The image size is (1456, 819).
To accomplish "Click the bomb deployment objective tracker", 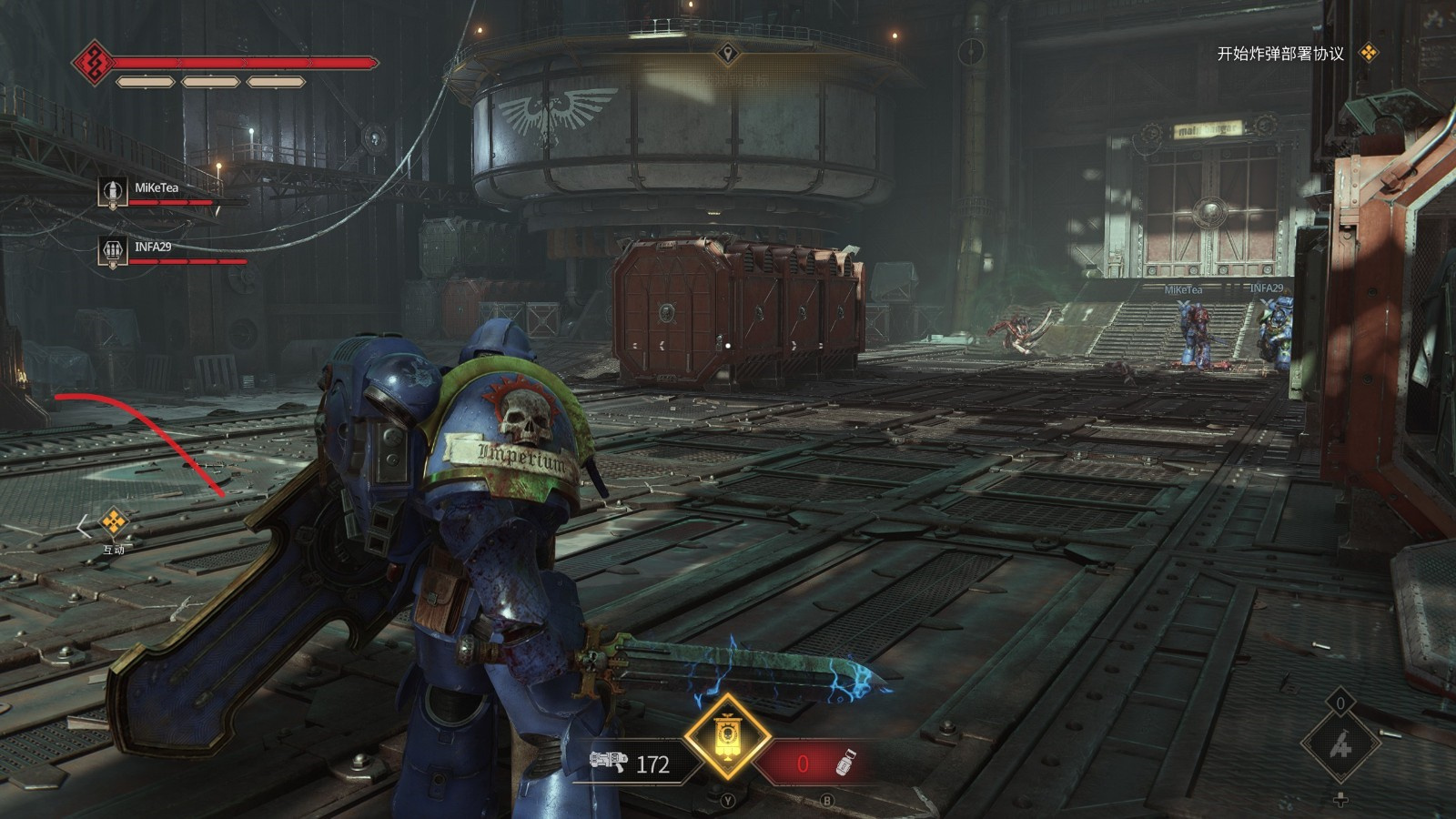I will 1280,54.
